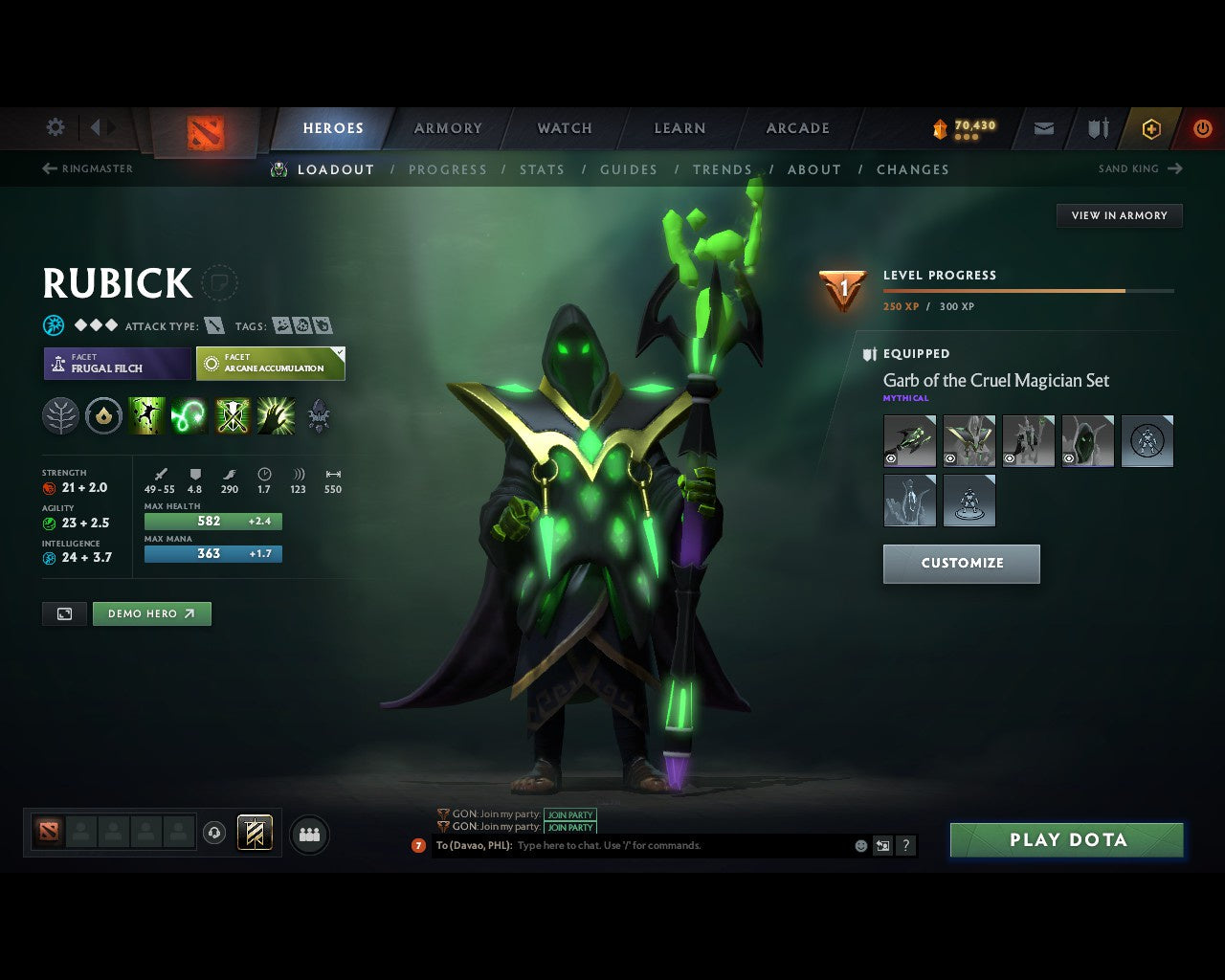Open the Watch menu item
Image resolution: width=1225 pixels, height=980 pixels.
(x=564, y=127)
